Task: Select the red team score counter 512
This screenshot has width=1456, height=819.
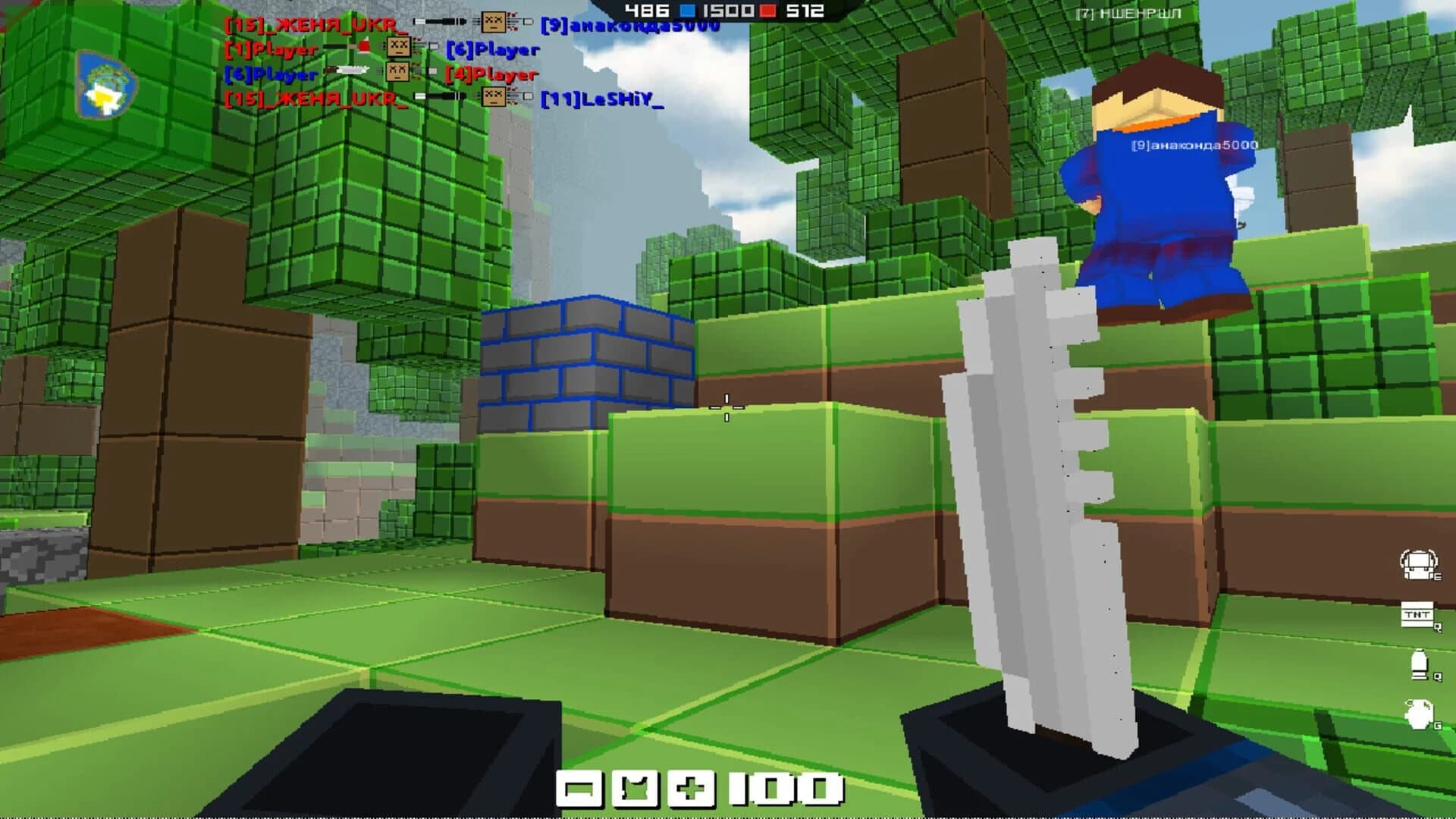Action: click(x=804, y=11)
